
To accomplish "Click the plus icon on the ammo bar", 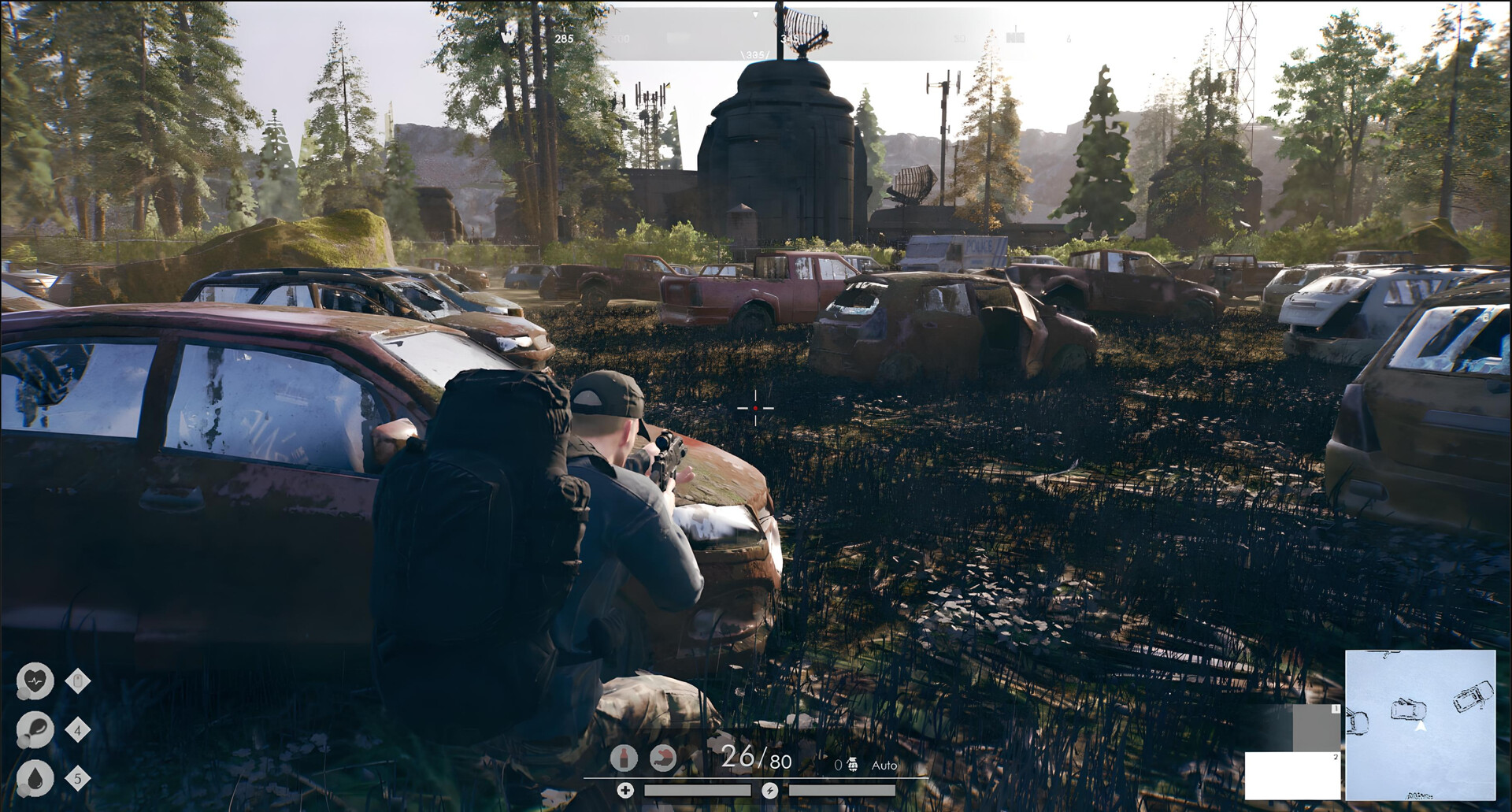I will point(626,790).
